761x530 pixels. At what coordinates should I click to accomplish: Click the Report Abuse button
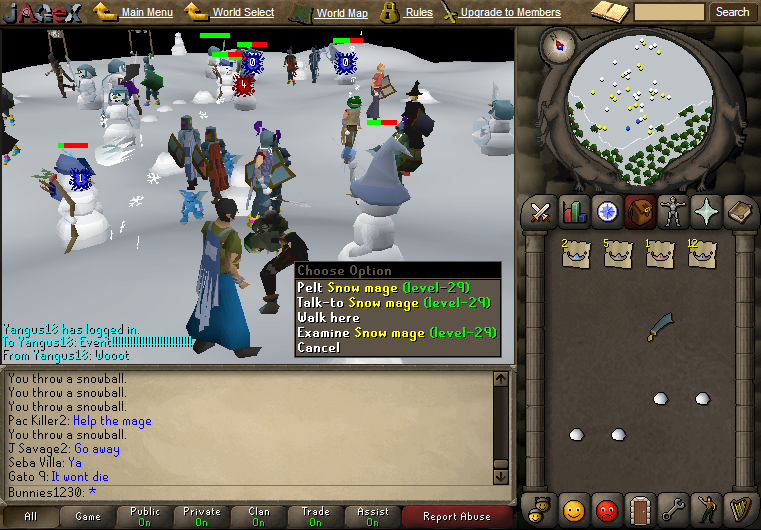(456, 517)
